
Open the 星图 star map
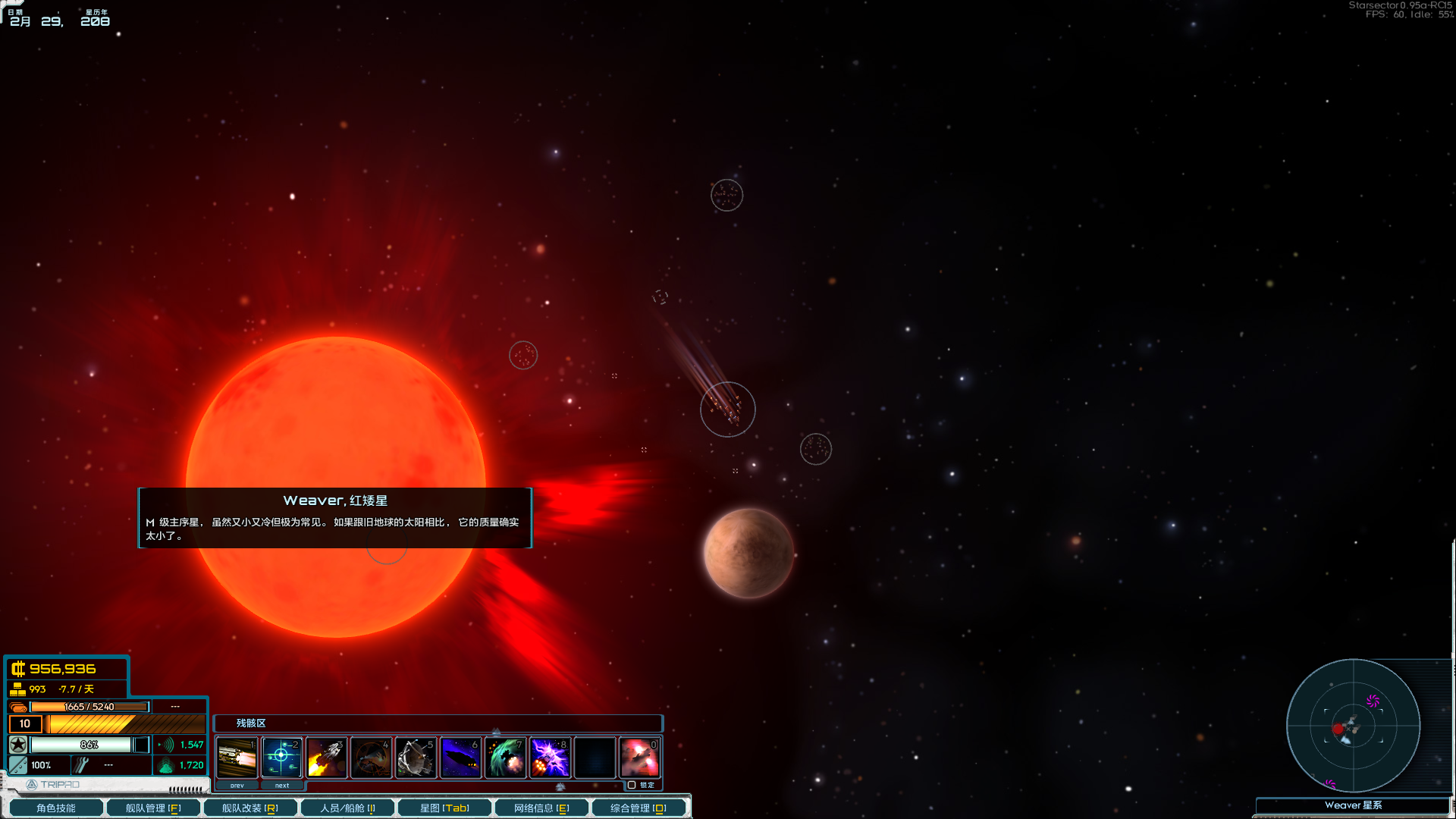(x=444, y=808)
